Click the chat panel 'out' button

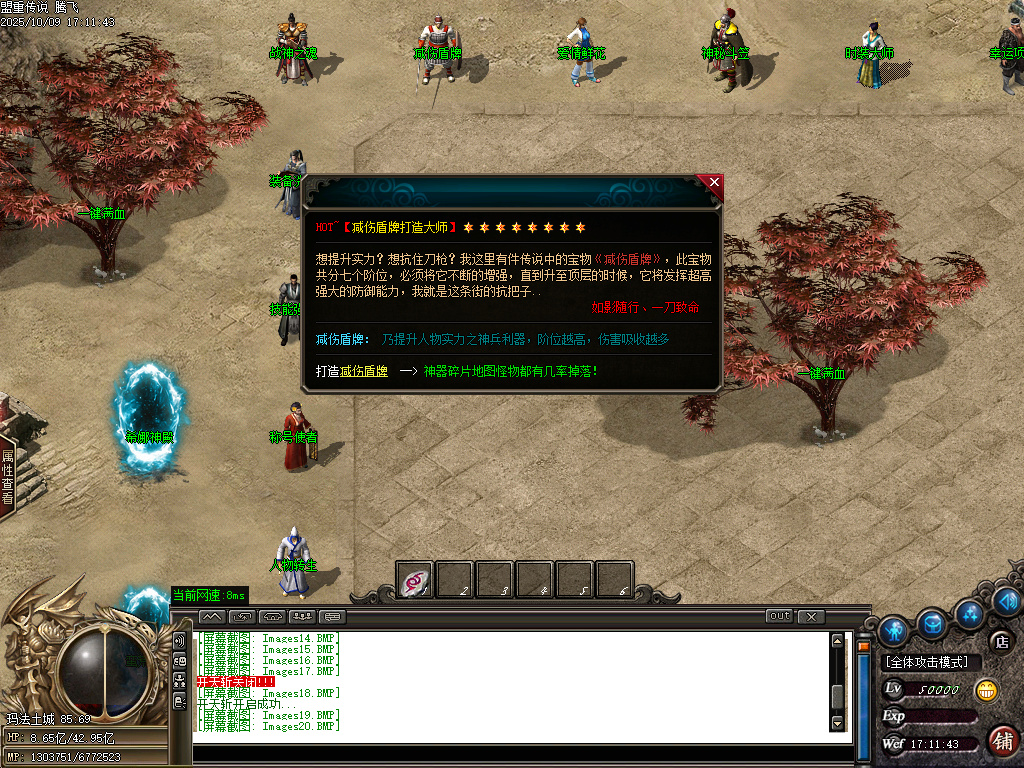point(779,616)
